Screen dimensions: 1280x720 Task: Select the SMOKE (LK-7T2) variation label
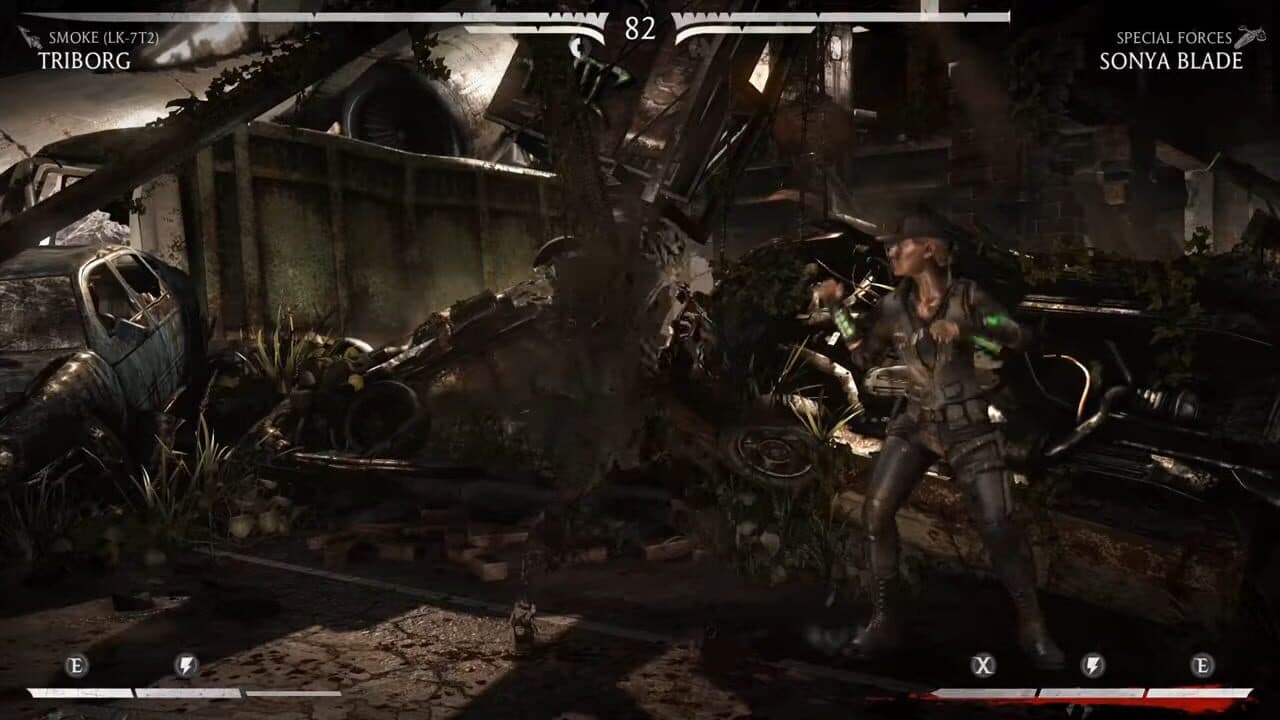[103, 39]
